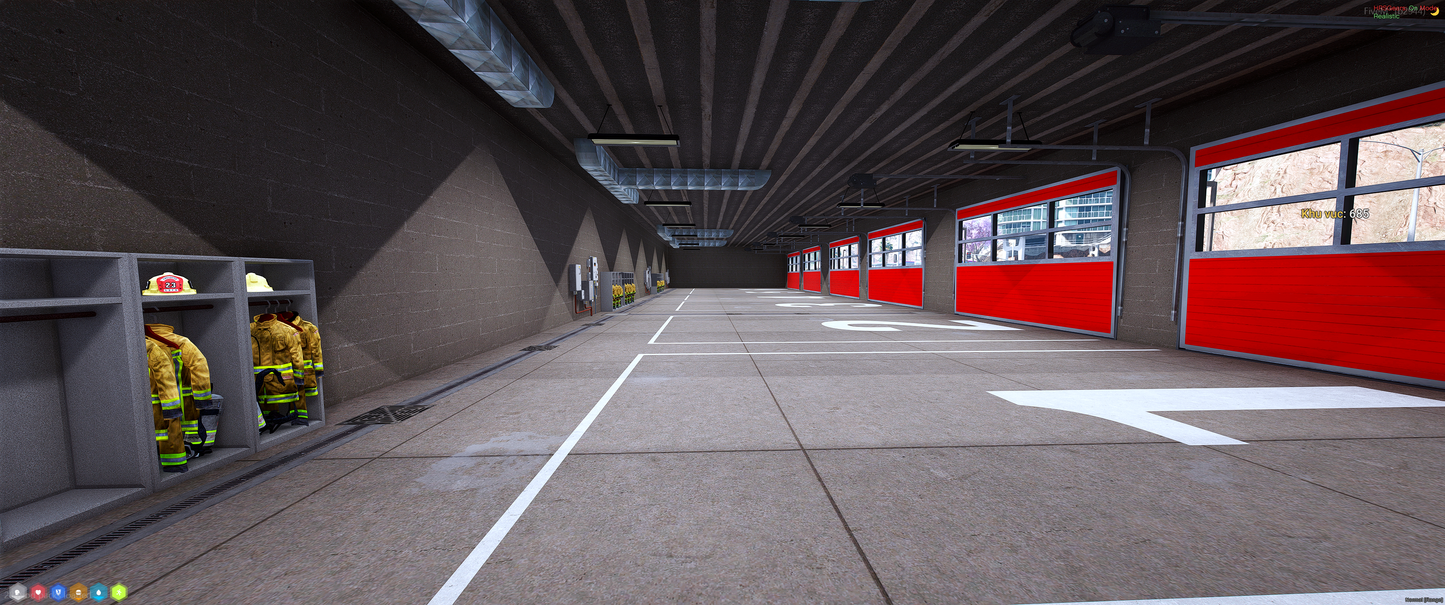
Task: Click the blue armor vest hexagon icon
Action: pos(58,592)
